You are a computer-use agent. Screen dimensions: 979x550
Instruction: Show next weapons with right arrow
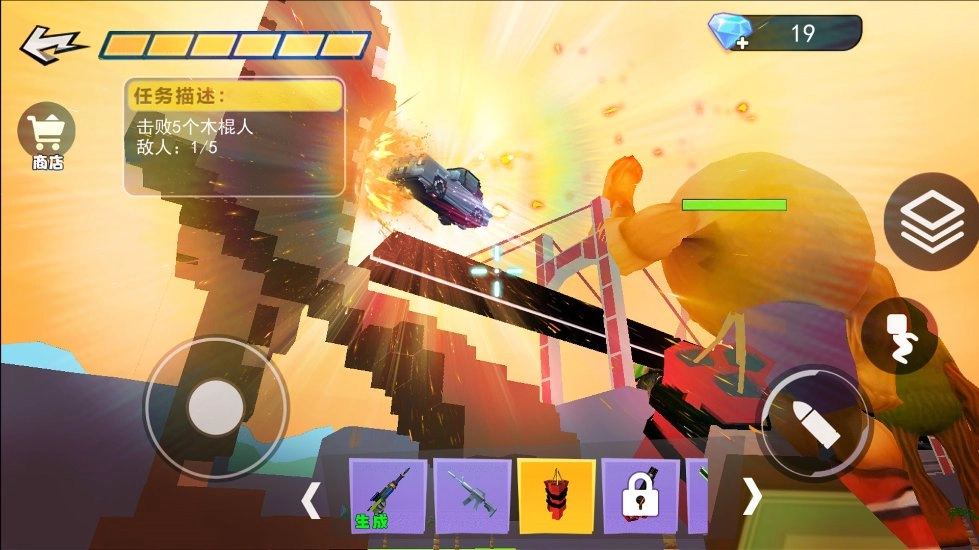(751, 495)
